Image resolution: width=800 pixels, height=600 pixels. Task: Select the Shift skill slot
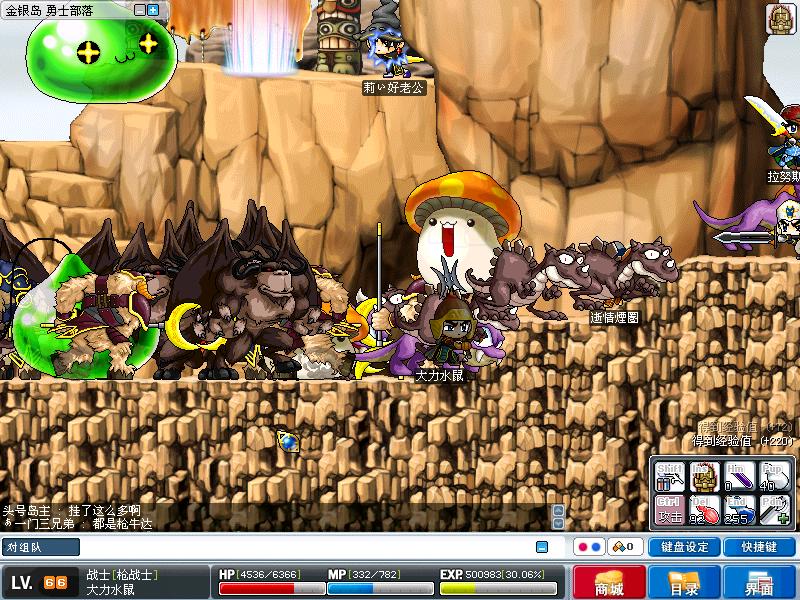(x=669, y=476)
